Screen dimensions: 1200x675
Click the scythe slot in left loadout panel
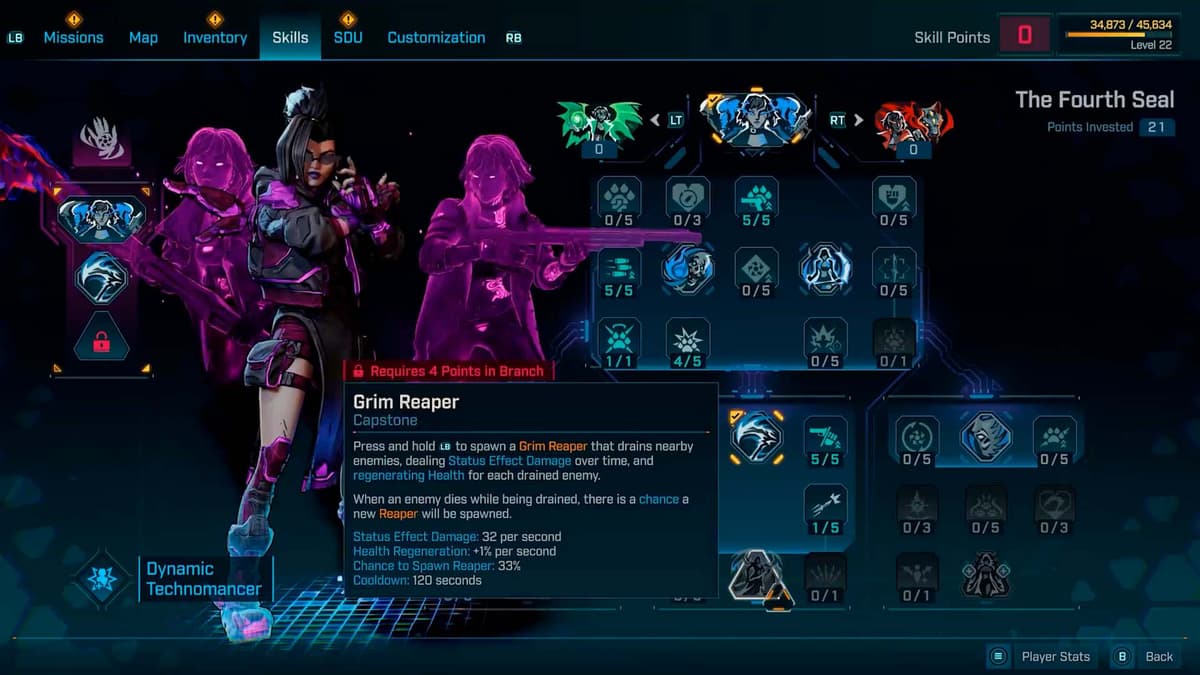coord(101,278)
